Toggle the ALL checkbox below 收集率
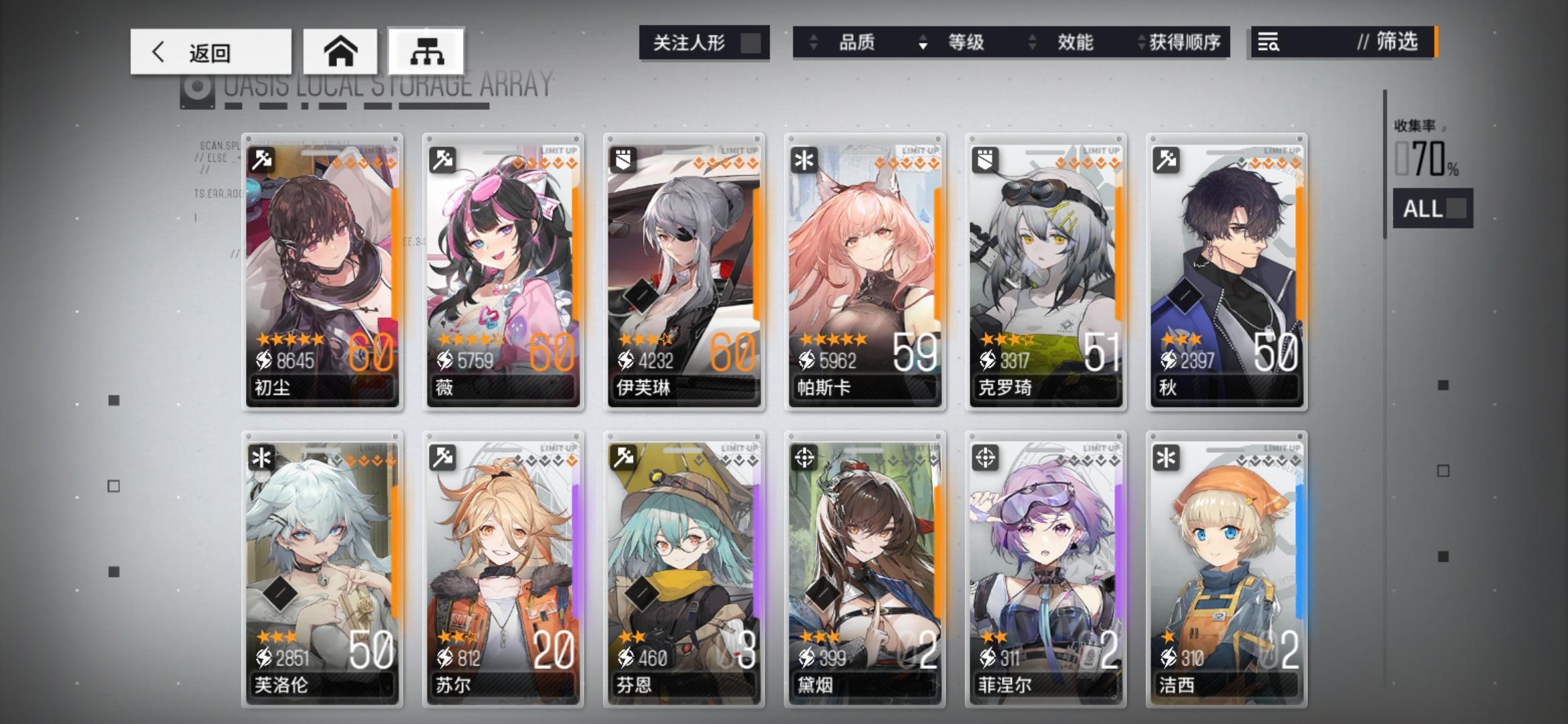 click(1457, 209)
